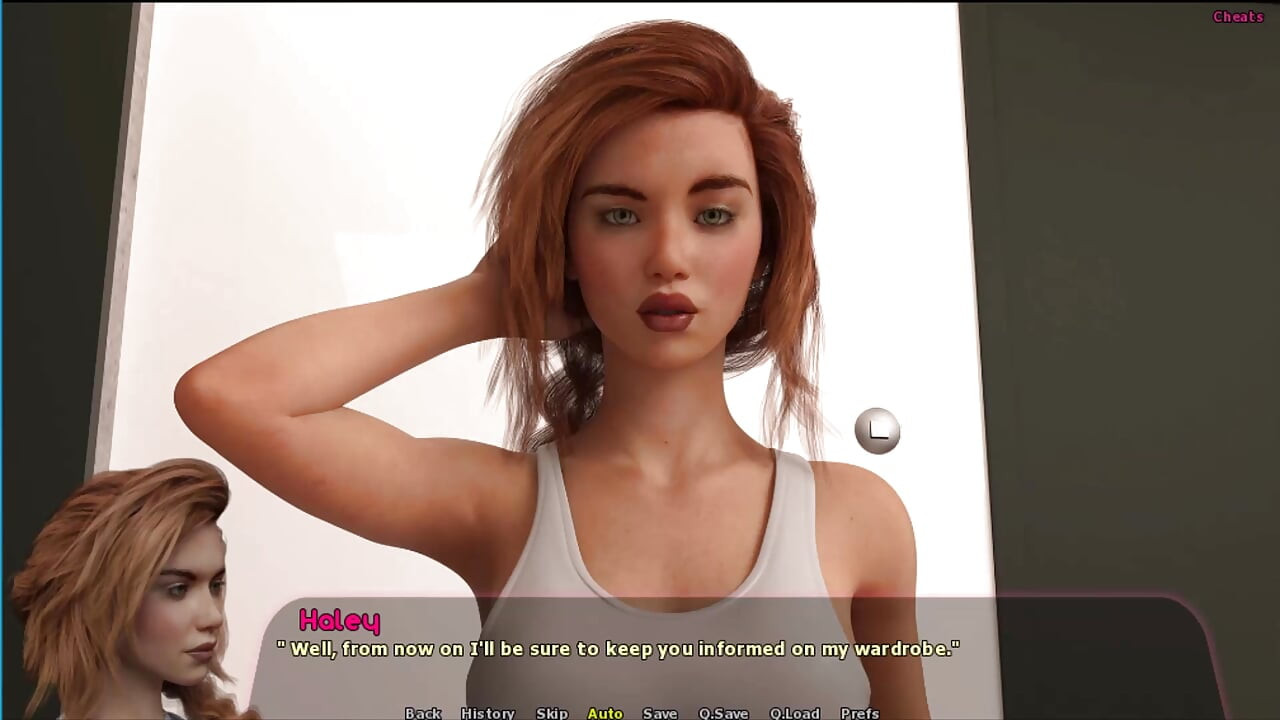Screen dimensions: 1280x720
Task: Open the Cheats menu
Action: (1237, 16)
